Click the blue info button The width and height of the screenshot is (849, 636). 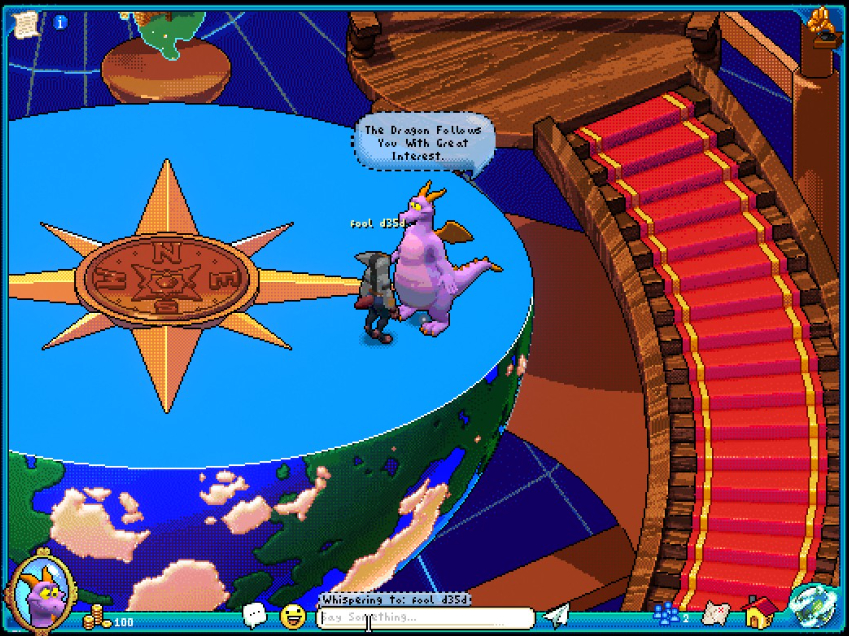pos(60,22)
